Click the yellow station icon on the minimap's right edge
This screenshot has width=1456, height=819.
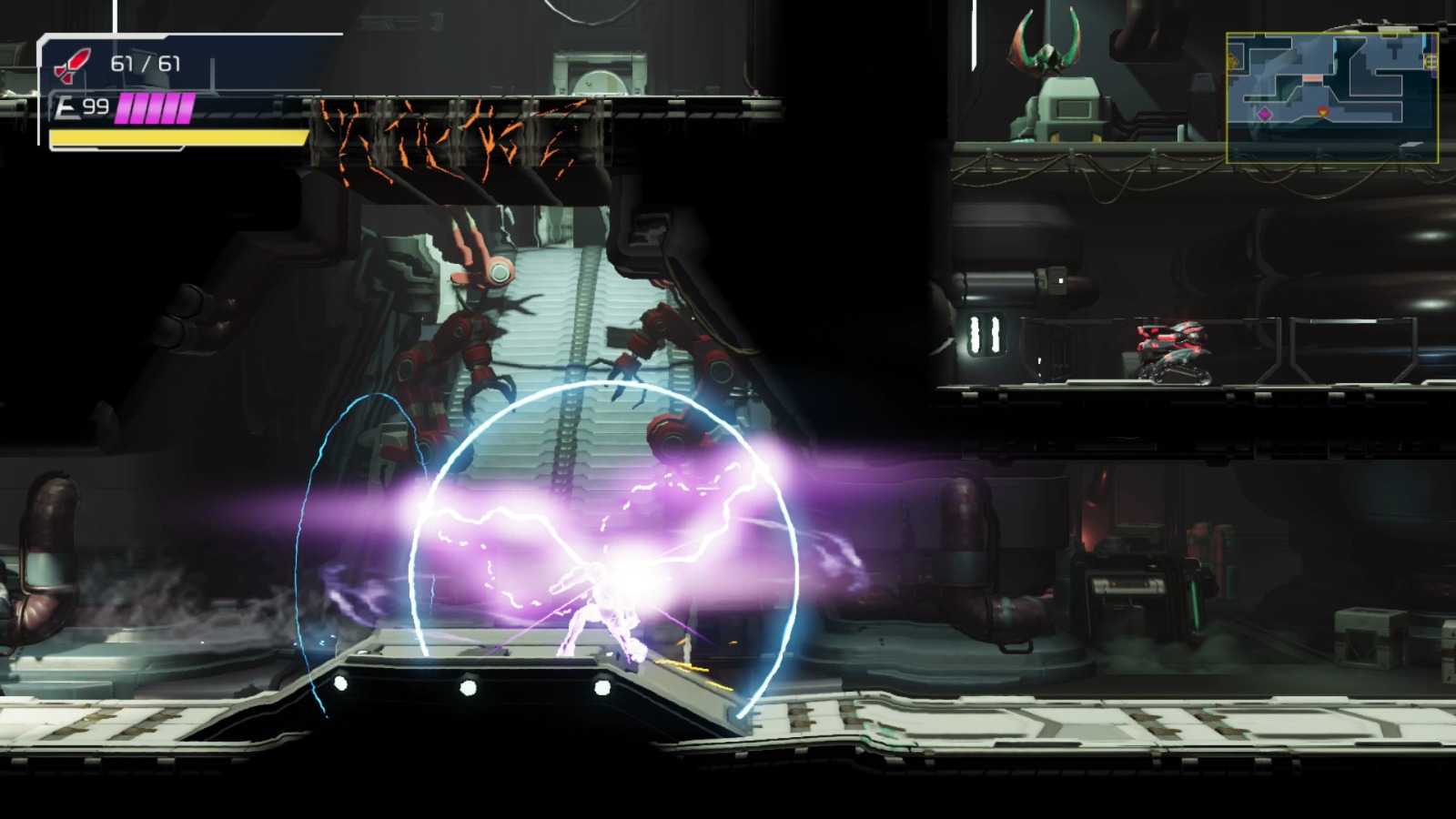1429,61
